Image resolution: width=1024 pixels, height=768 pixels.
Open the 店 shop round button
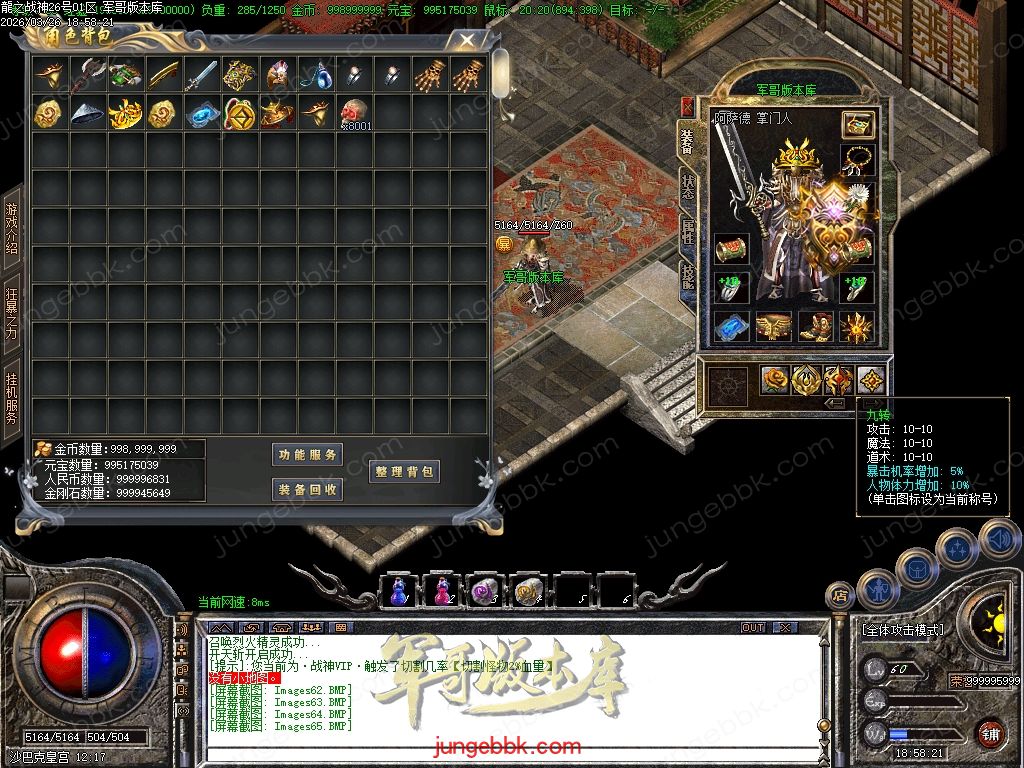point(840,595)
